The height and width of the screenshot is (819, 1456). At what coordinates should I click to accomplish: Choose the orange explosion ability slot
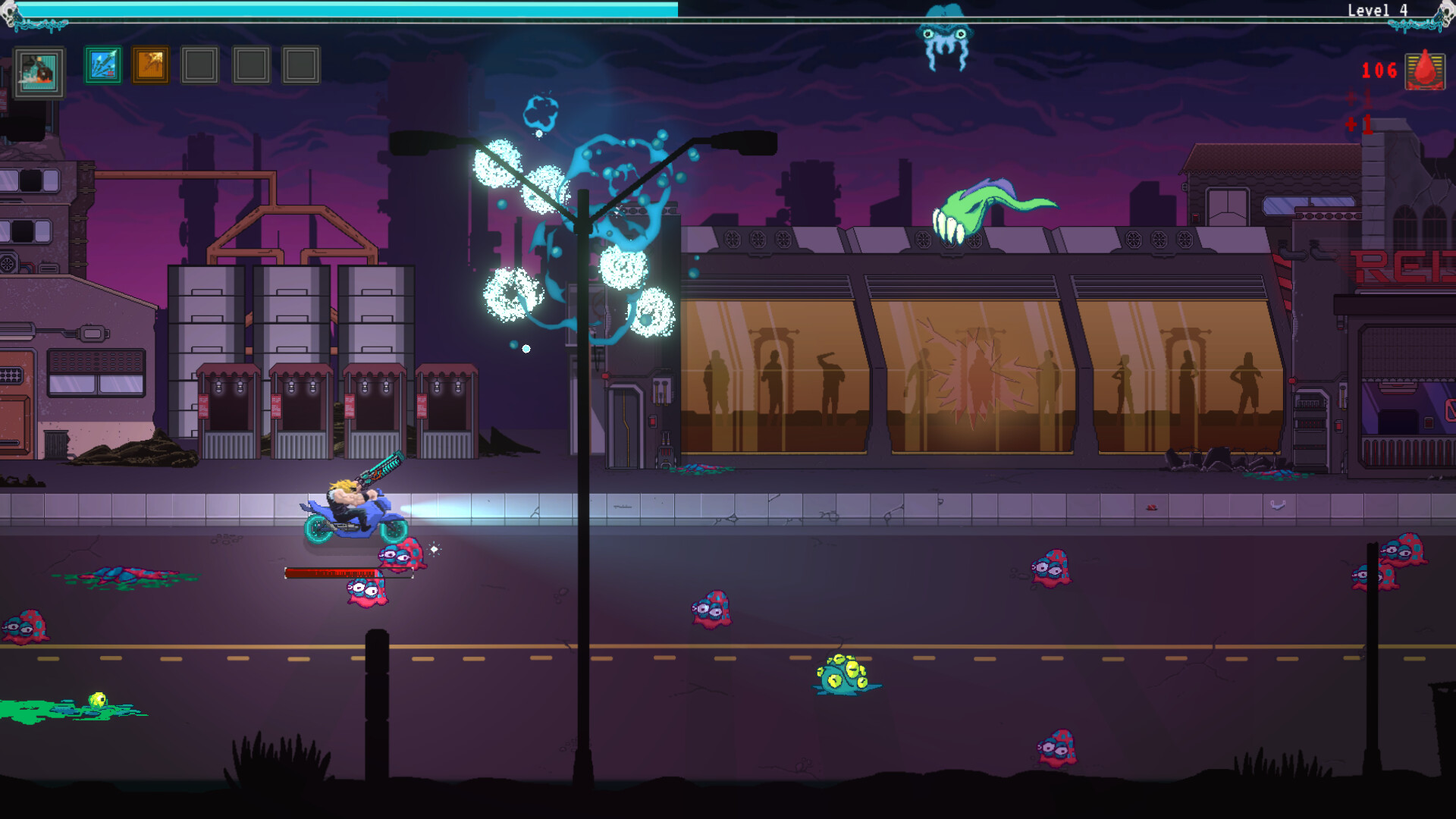[151, 65]
